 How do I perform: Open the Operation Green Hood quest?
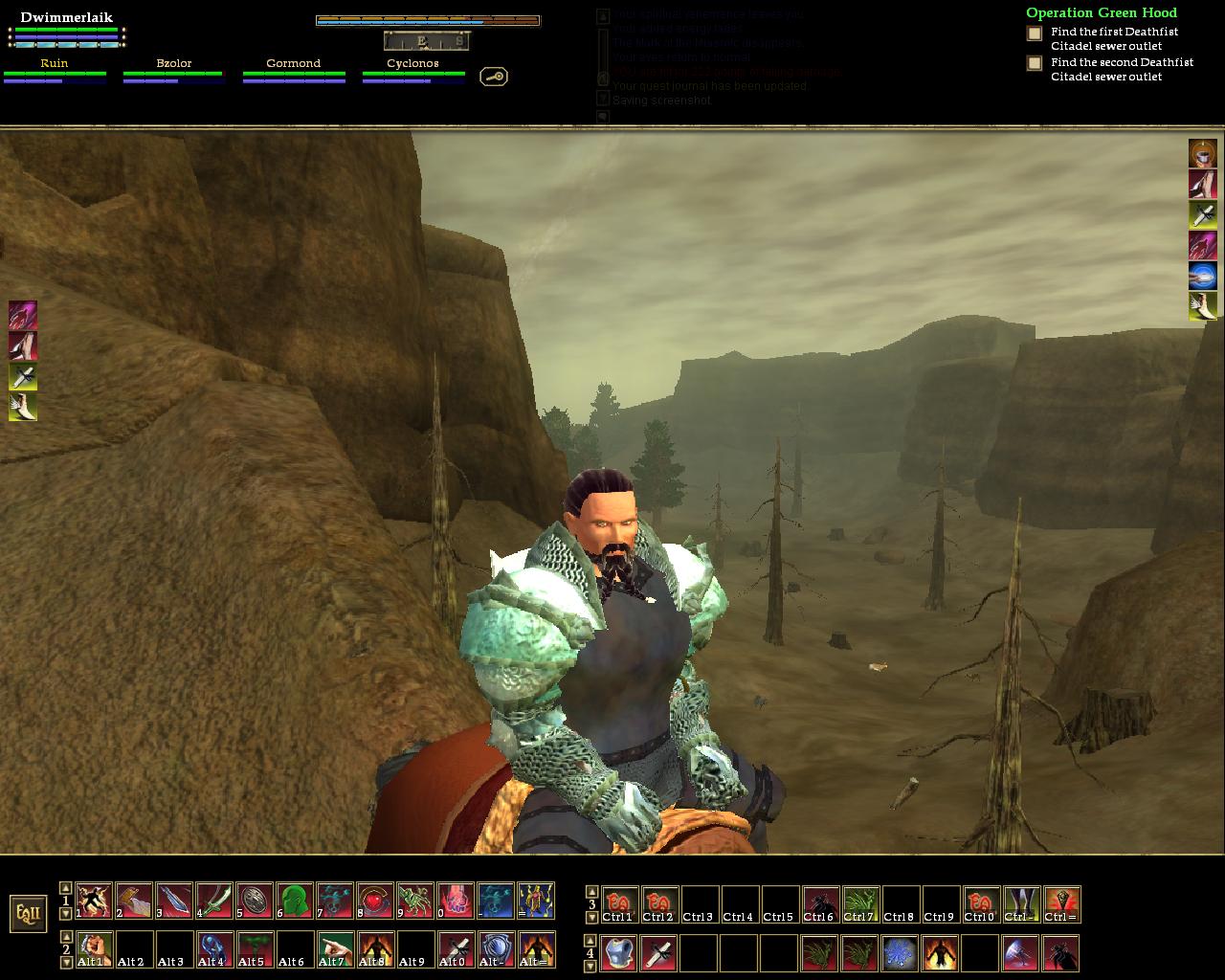click(x=1102, y=12)
